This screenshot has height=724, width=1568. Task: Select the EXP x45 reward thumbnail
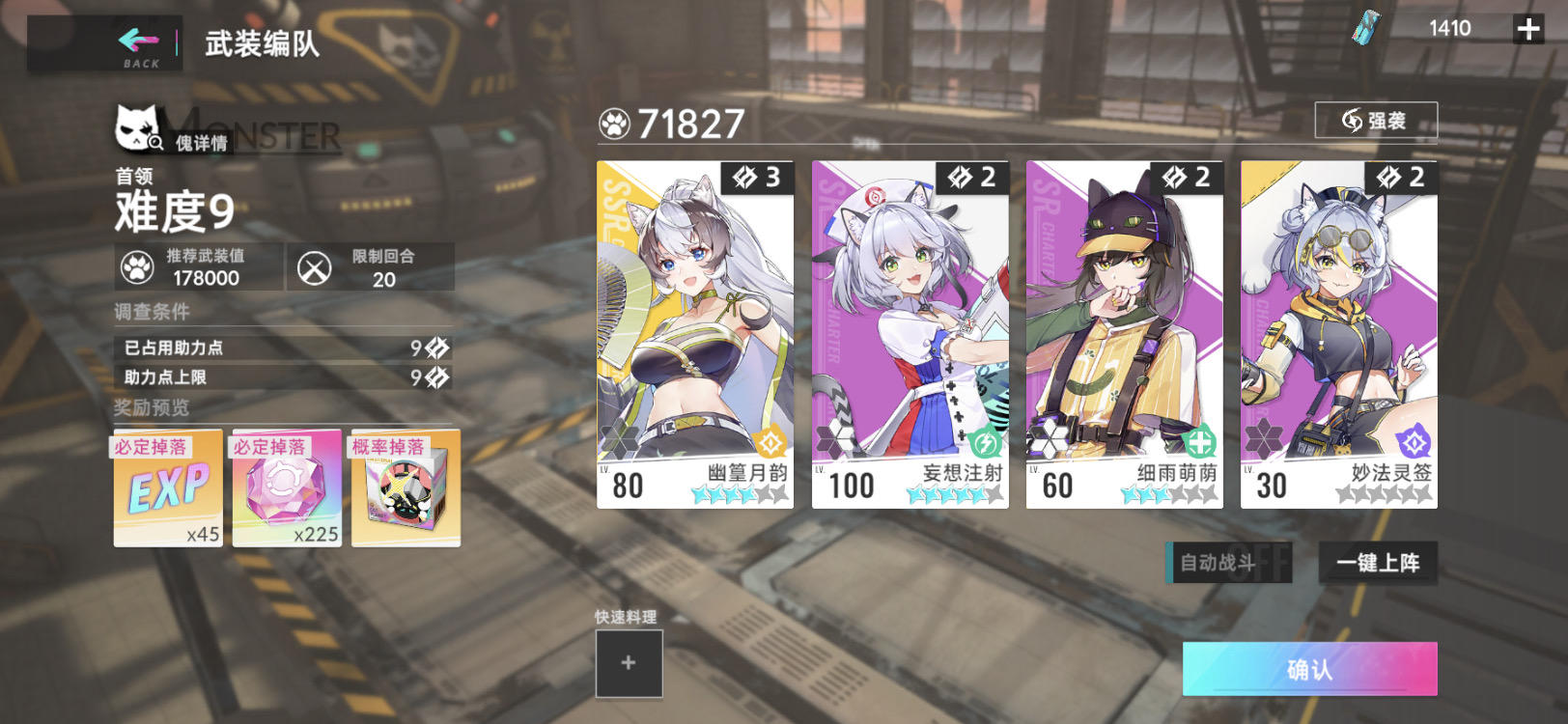click(167, 487)
